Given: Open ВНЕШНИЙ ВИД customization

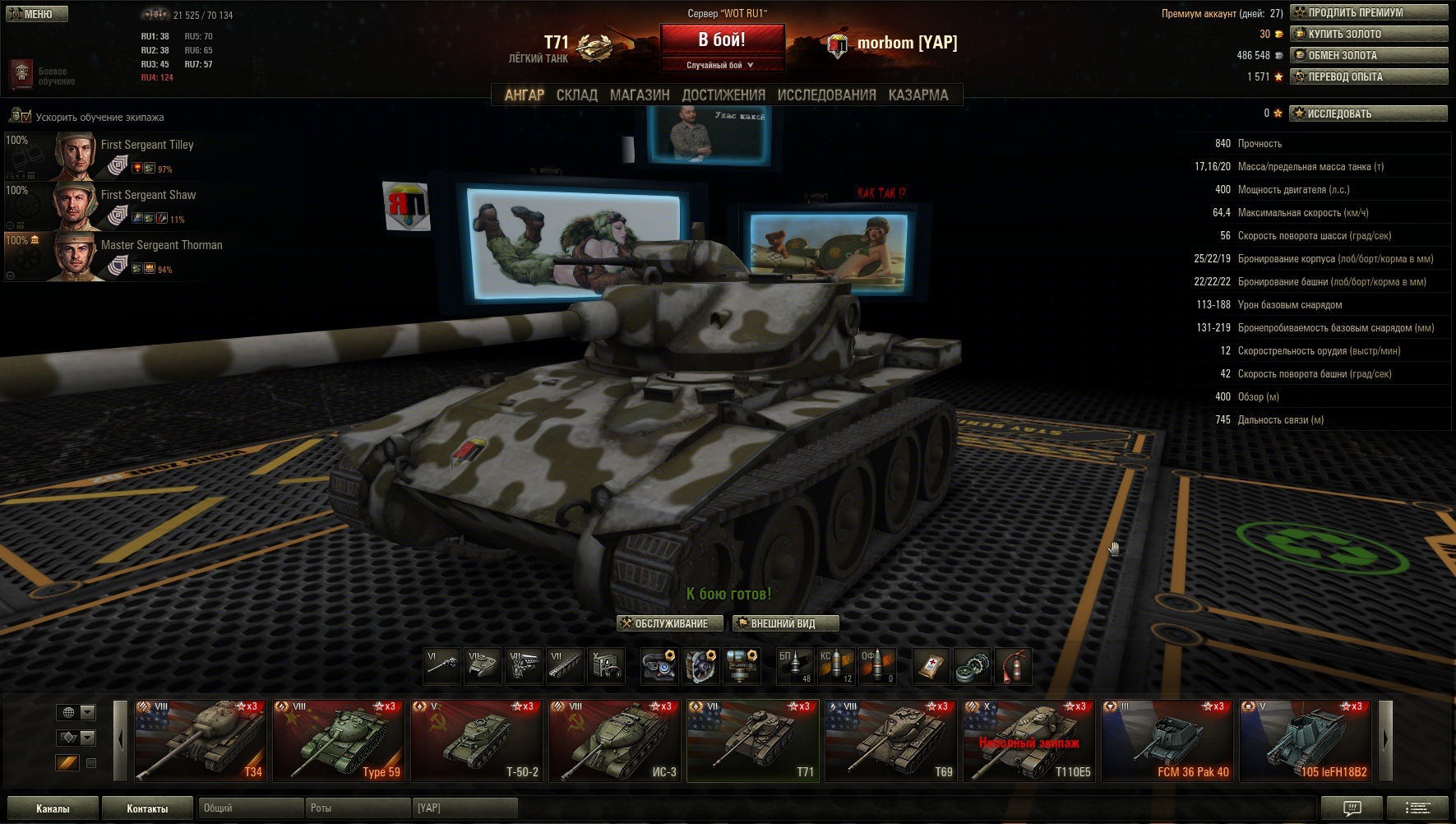Looking at the screenshot, I should (x=785, y=623).
